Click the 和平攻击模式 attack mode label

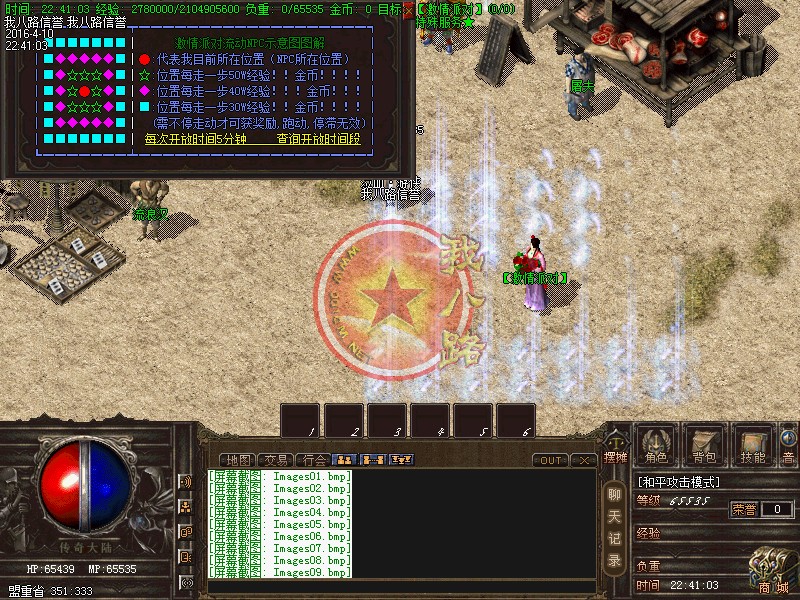679,482
